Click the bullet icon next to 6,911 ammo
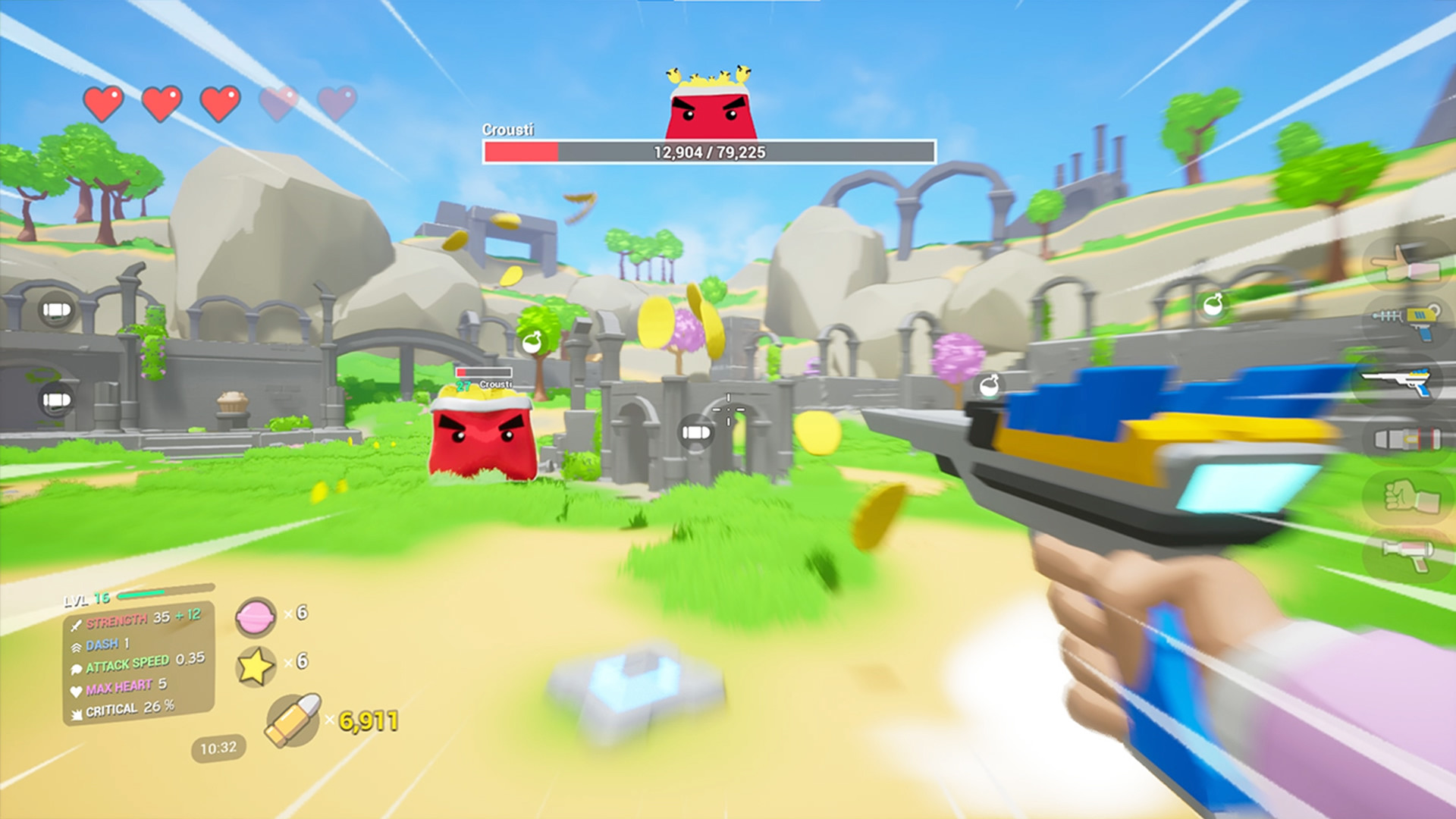This screenshot has height=819, width=1456. click(x=291, y=720)
